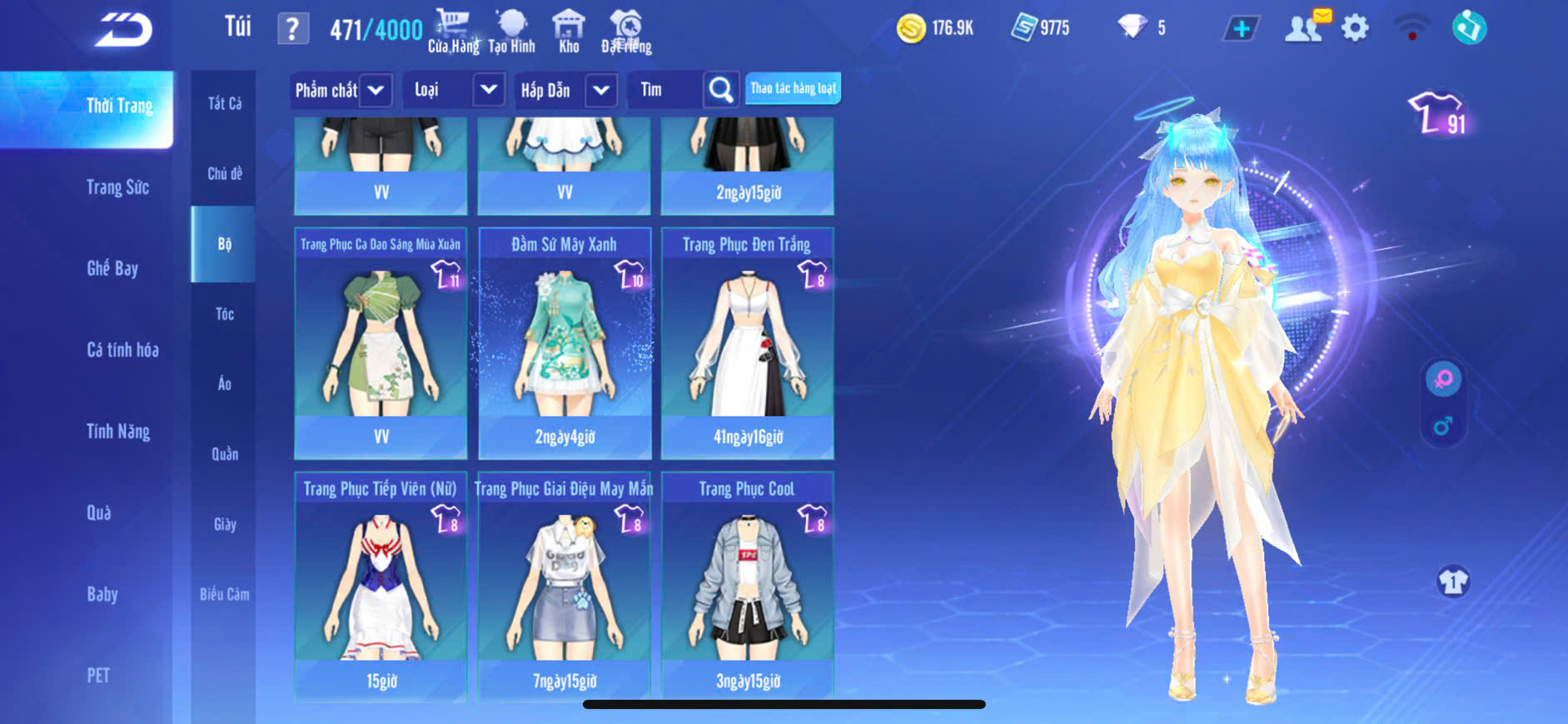Open the friends icon with mail badge
This screenshot has width=1568, height=724.
click(1306, 27)
